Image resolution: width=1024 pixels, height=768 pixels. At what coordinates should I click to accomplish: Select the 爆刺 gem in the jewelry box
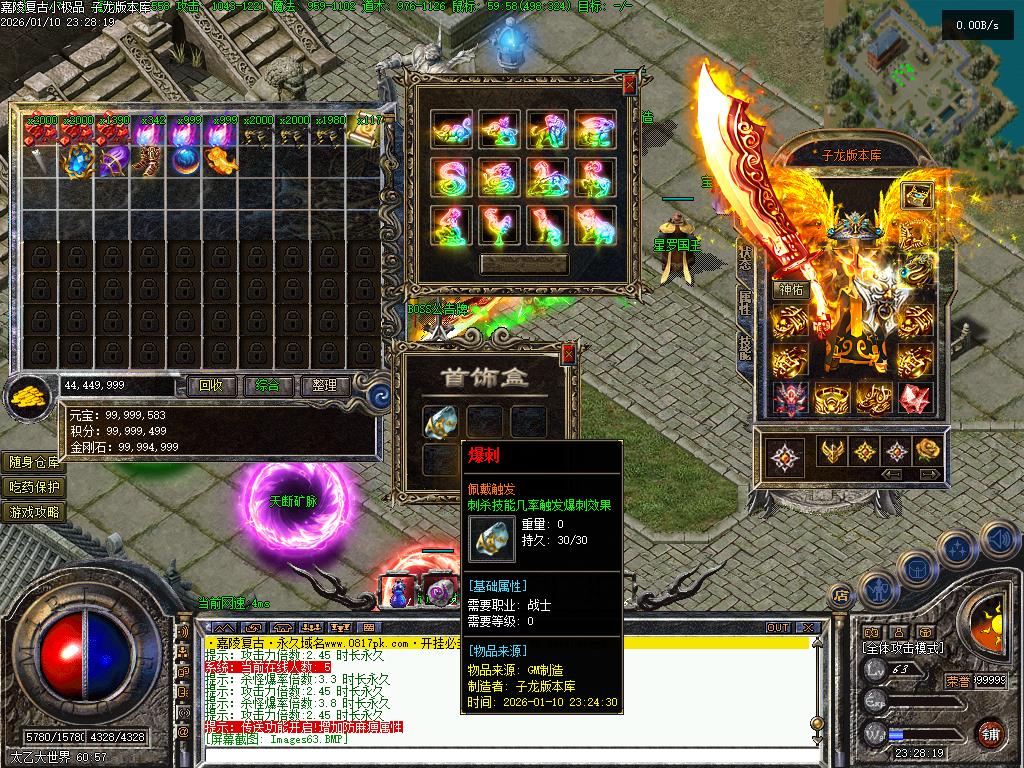tap(440, 422)
